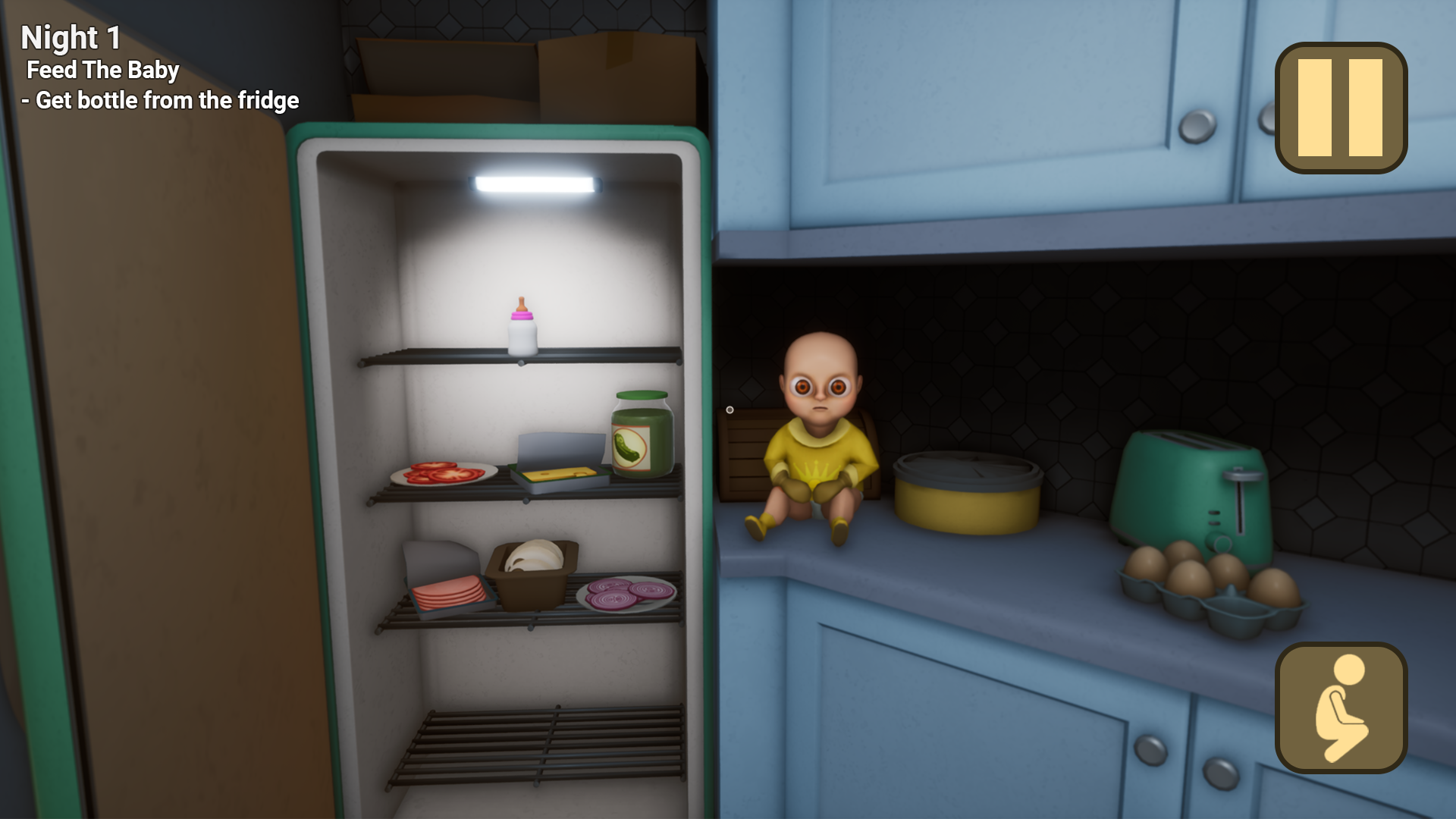Toggle the yellow container lid open
The image size is (1456, 819).
tap(967, 470)
